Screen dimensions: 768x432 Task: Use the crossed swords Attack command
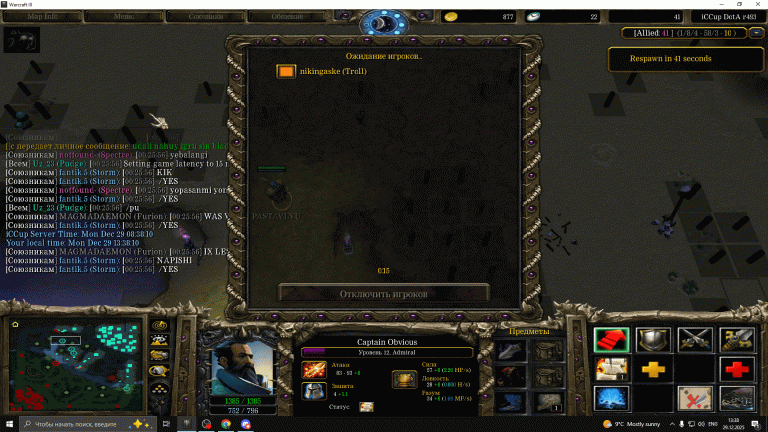pyautogui.click(x=695, y=340)
